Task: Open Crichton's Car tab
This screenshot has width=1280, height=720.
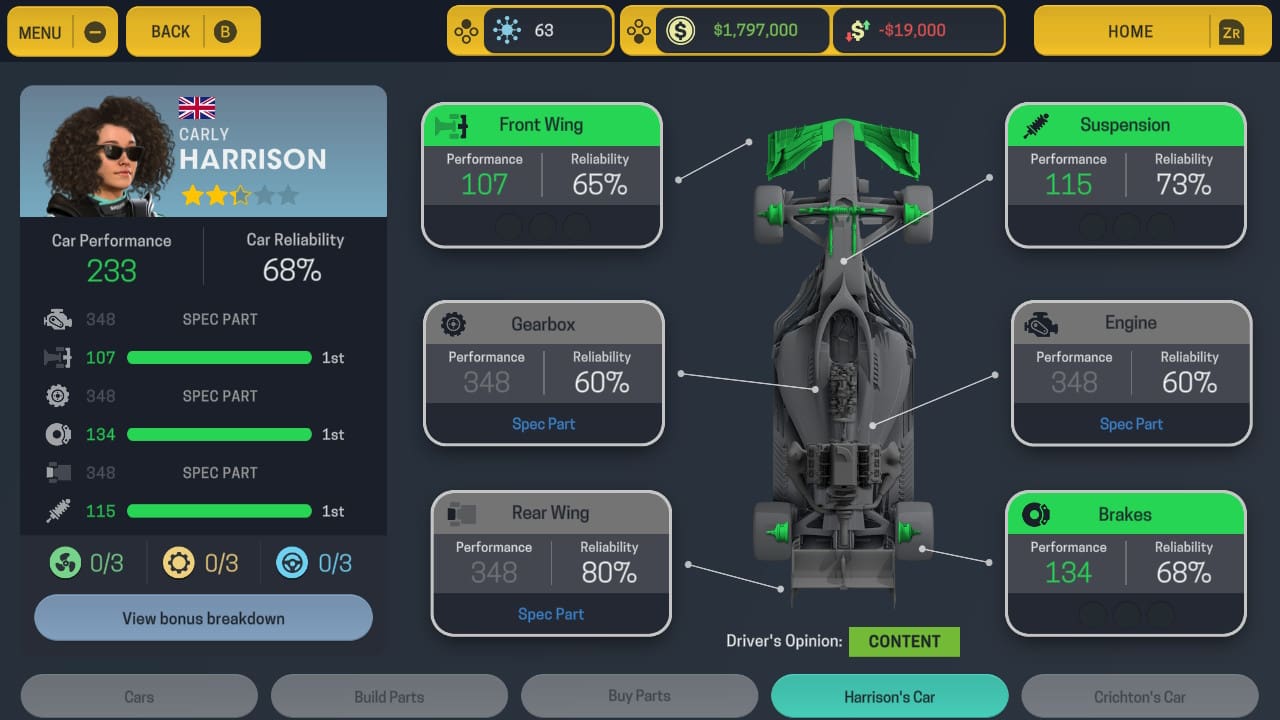Action: [1139, 695]
